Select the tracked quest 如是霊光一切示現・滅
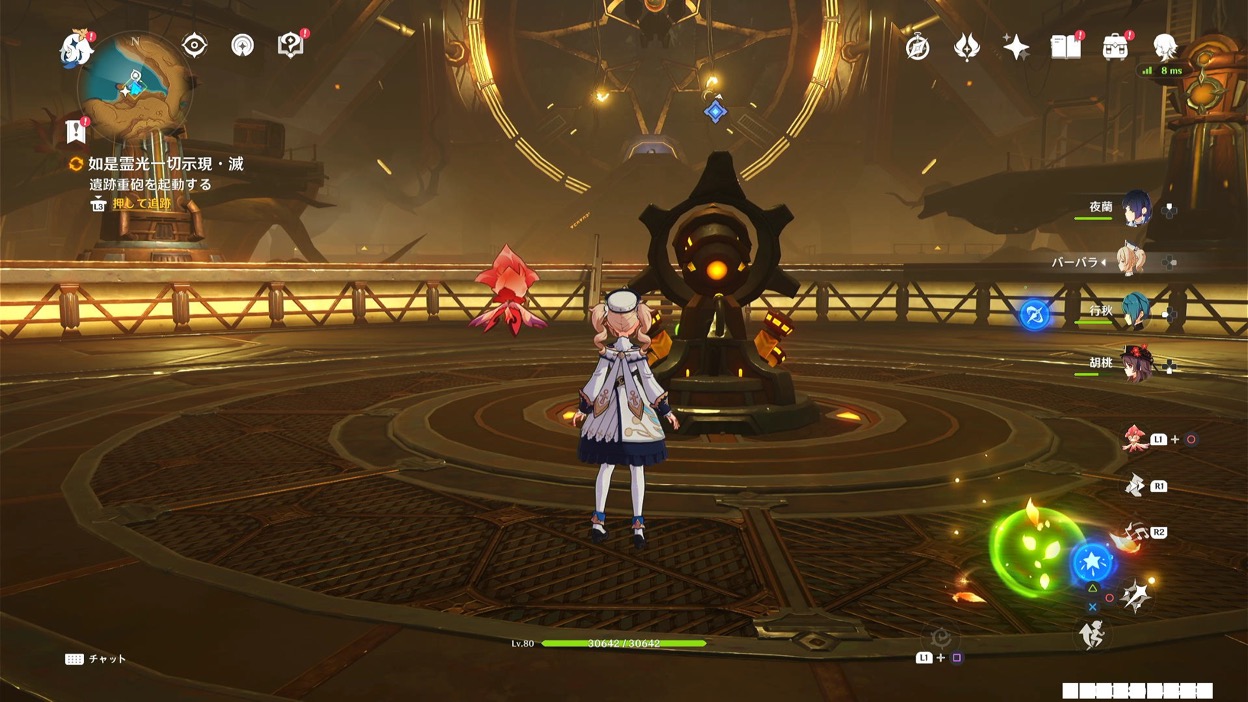Image resolution: width=1248 pixels, height=702 pixels. 165,164
